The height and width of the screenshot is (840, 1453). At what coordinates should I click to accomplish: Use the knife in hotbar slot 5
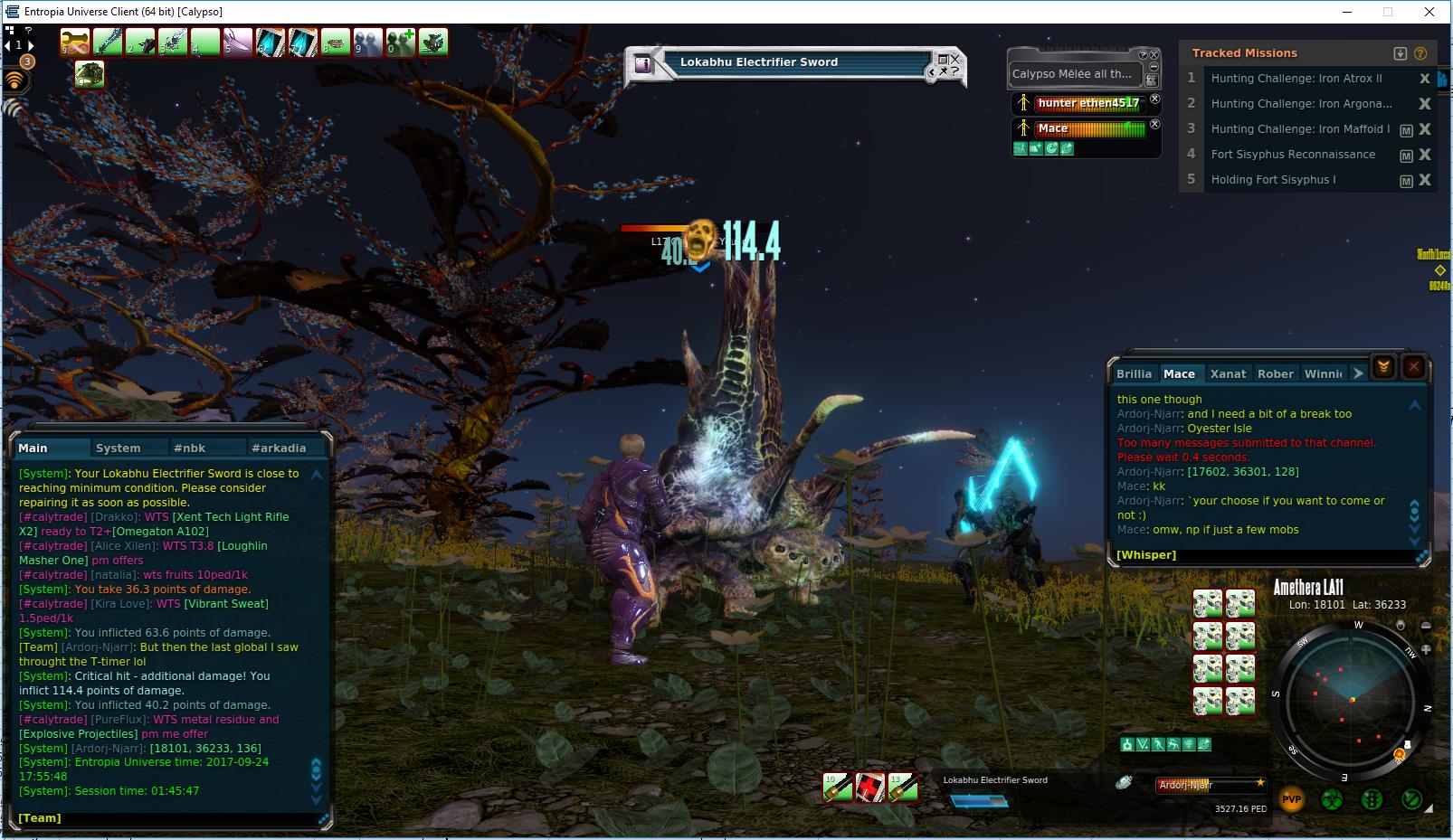(237, 42)
